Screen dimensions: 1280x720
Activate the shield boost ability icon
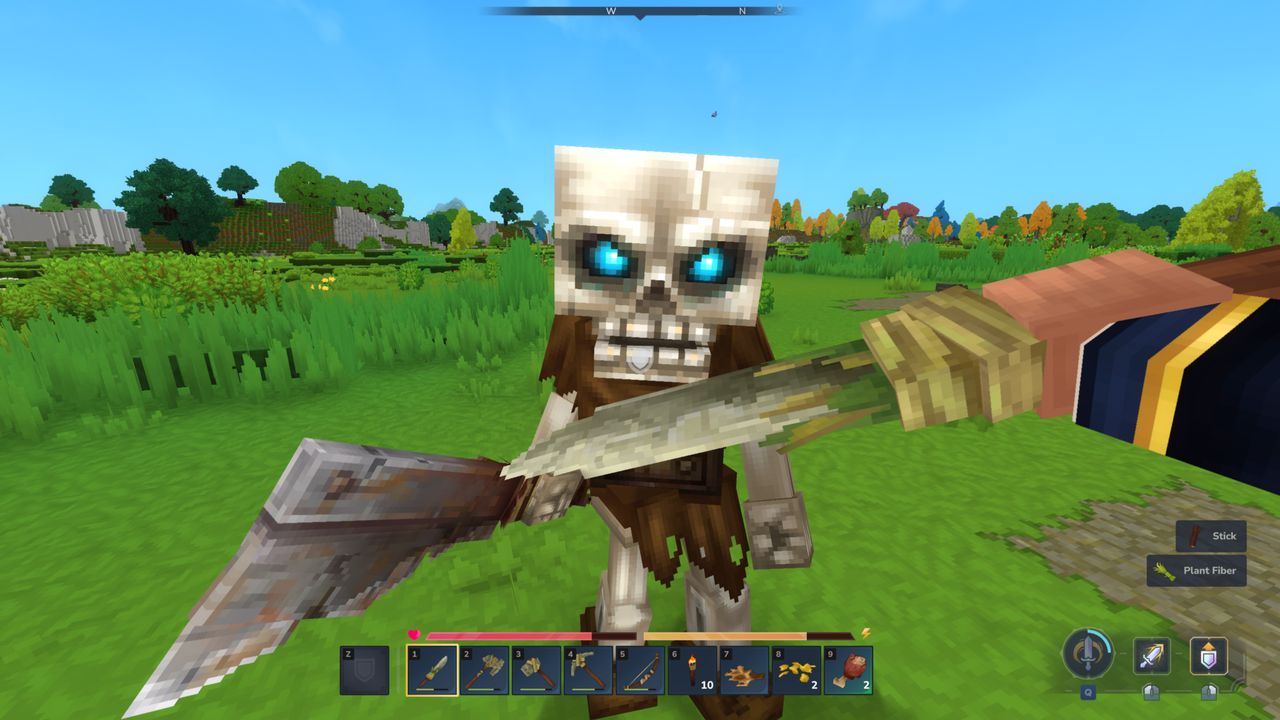point(1206,657)
